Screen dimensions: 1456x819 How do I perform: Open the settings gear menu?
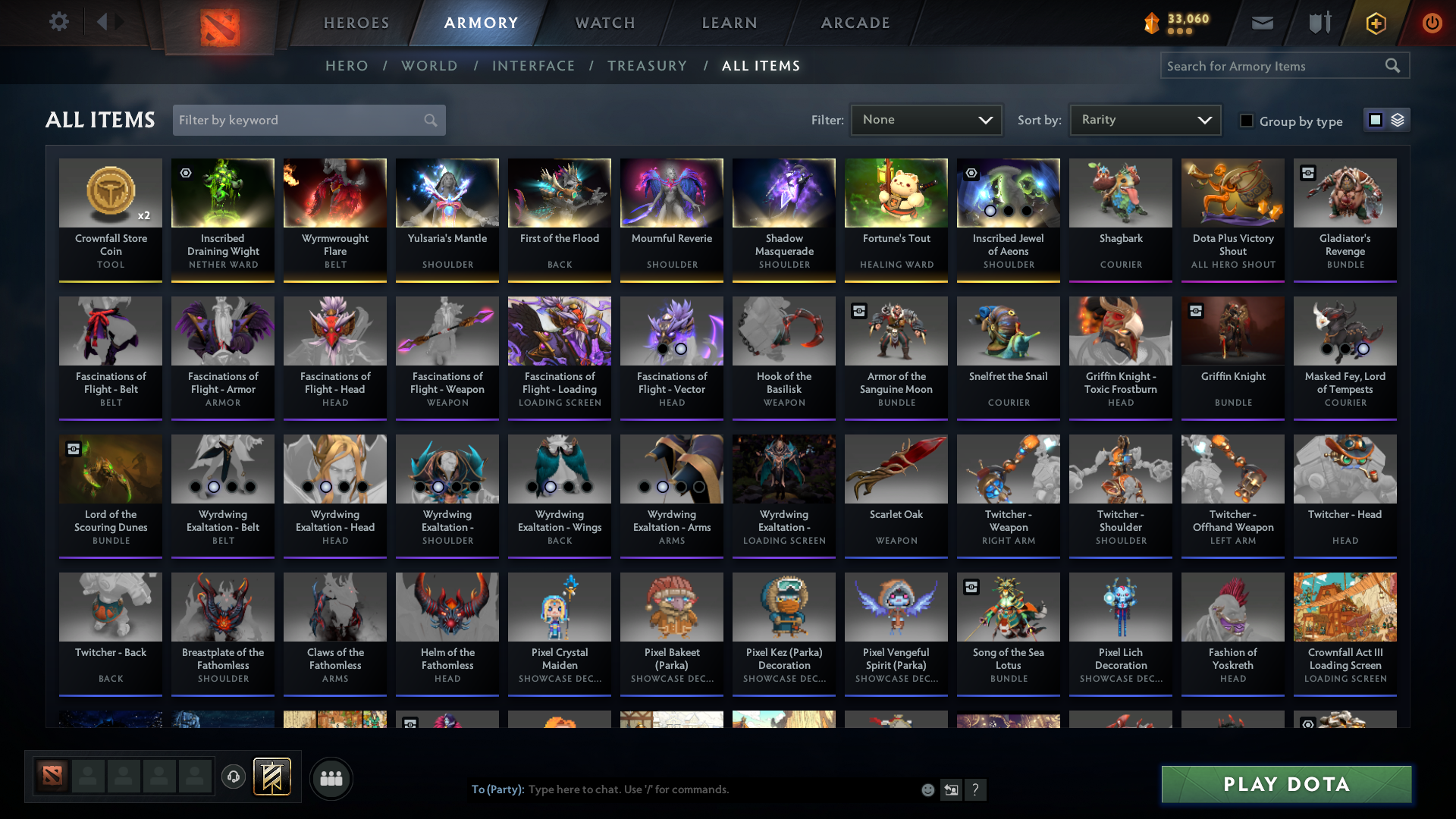click(59, 22)
